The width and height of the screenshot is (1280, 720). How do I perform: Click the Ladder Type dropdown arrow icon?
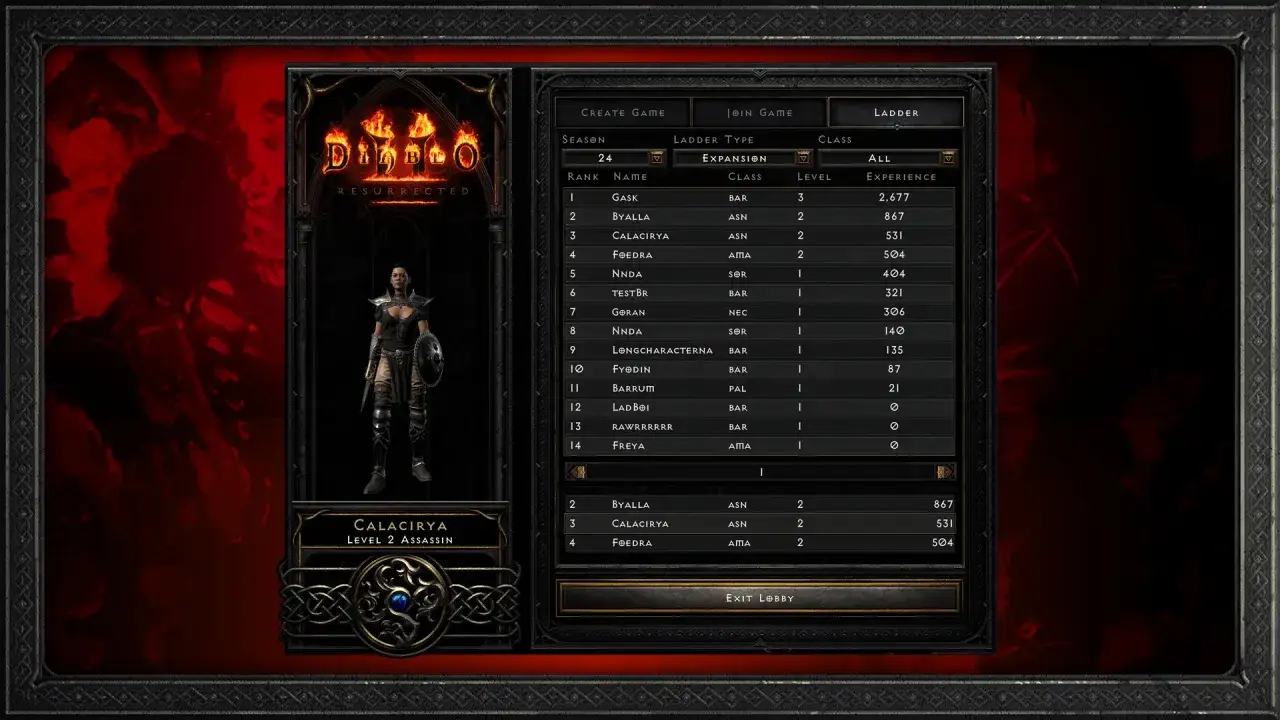pos(803,157)
